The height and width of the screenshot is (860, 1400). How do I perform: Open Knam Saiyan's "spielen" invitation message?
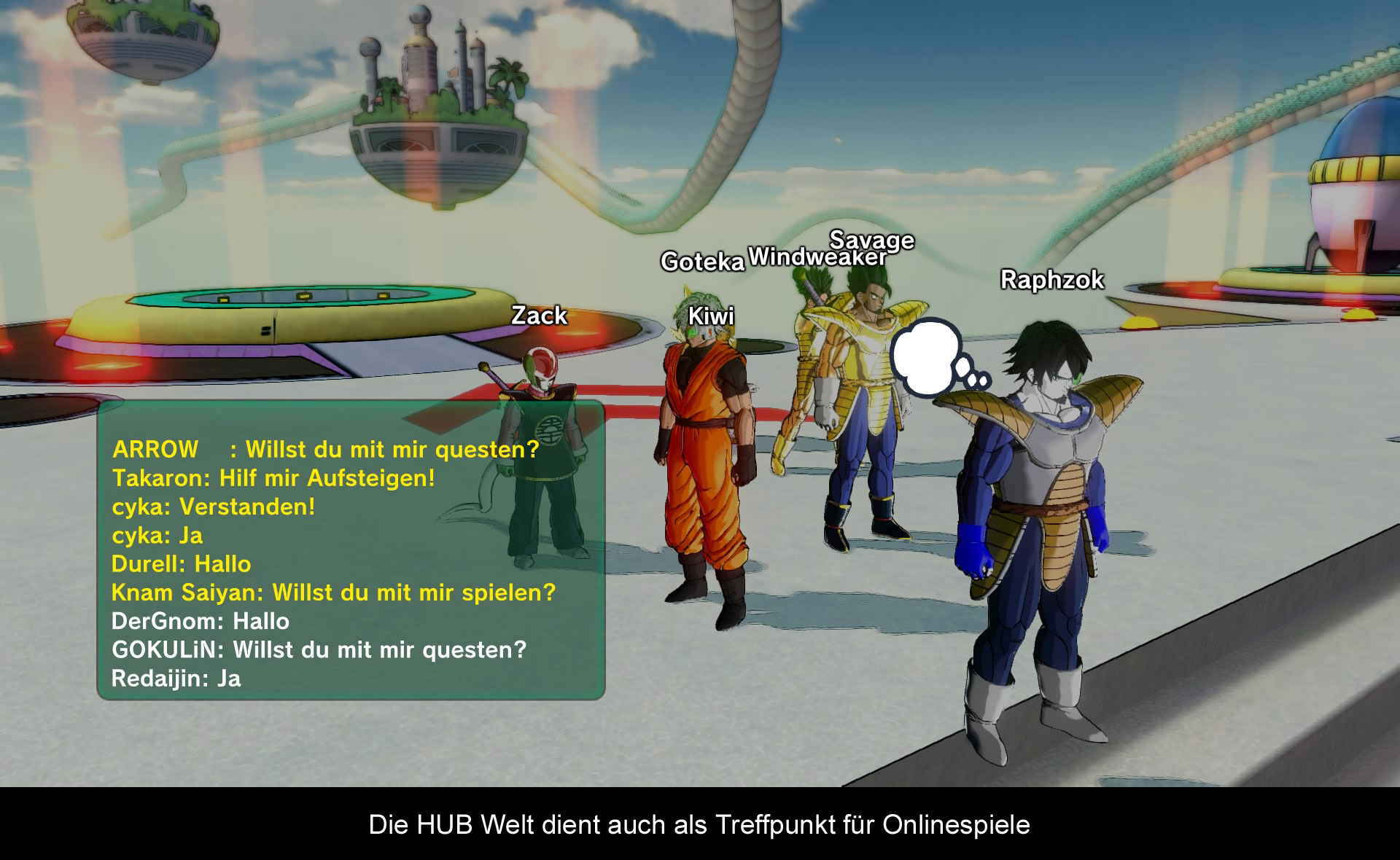333,593
